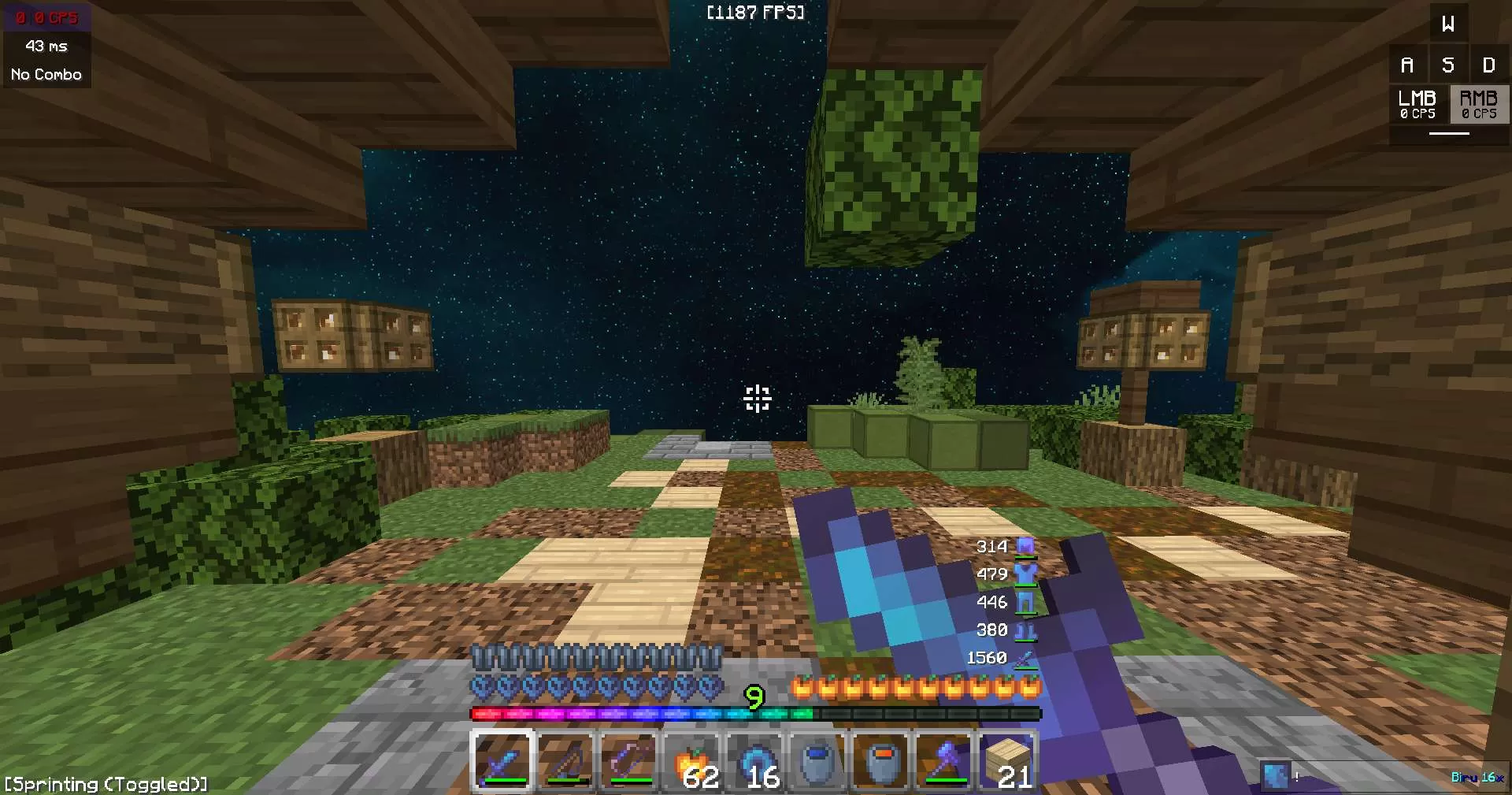
Task: Click the leggings durability icon
Action: [x=1025, y=602]
